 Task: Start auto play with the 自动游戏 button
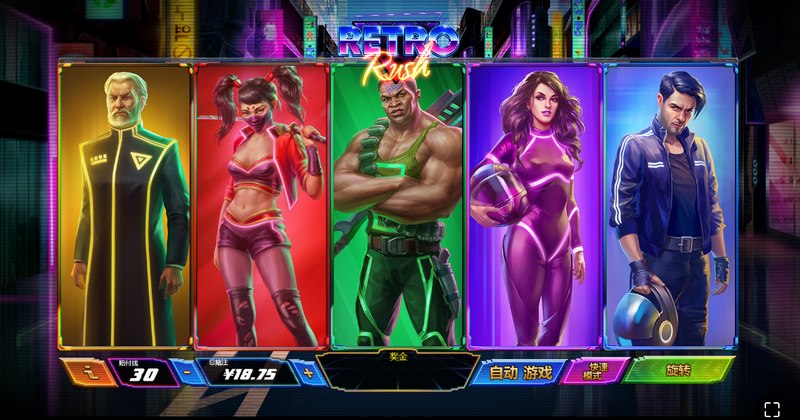pyautogui.click(x=520, y=372)
